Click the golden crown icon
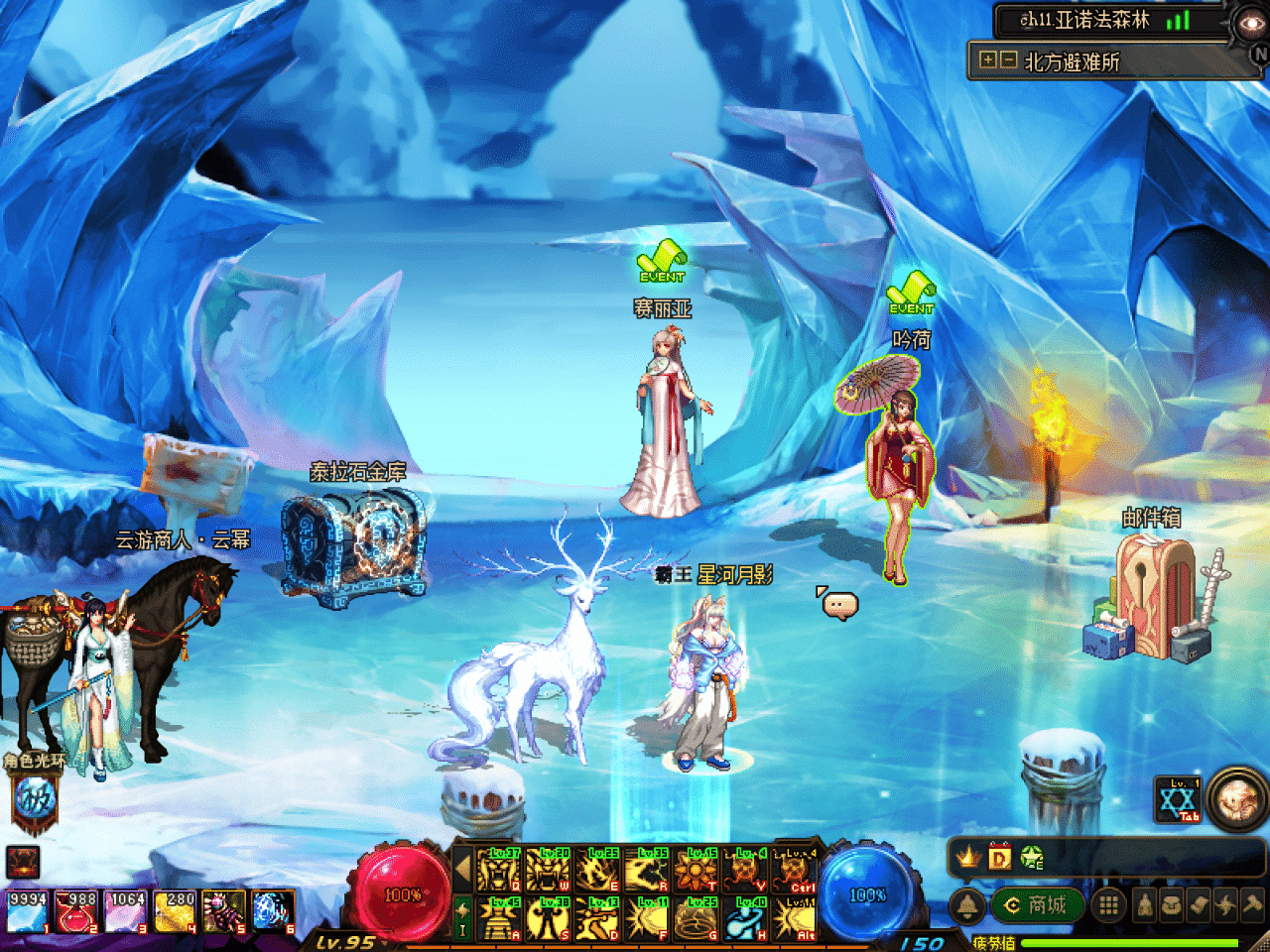The width and height of the screenshot is (1270, 952). (x=968, y=857)
